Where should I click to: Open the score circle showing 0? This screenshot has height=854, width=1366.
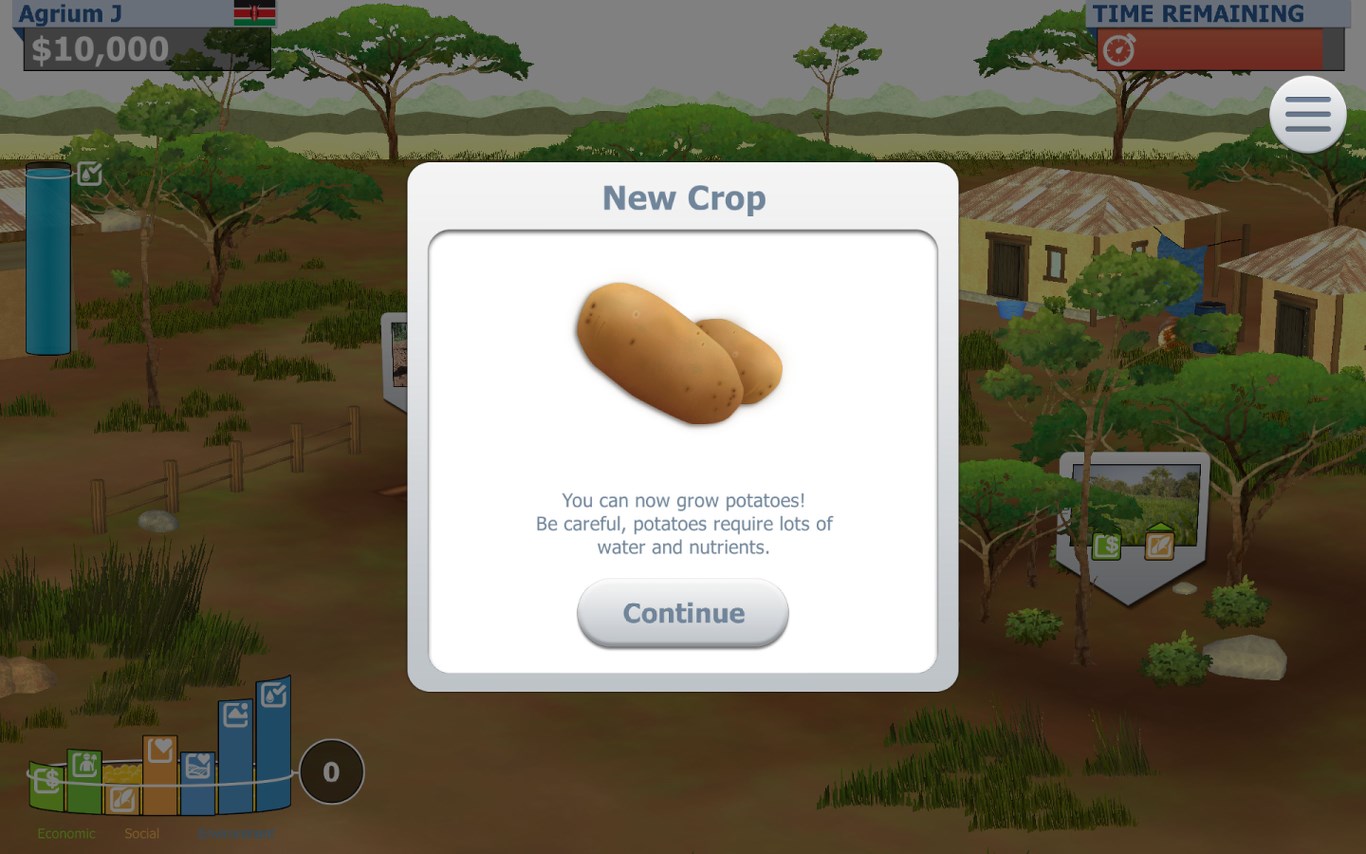pos(331,771)
